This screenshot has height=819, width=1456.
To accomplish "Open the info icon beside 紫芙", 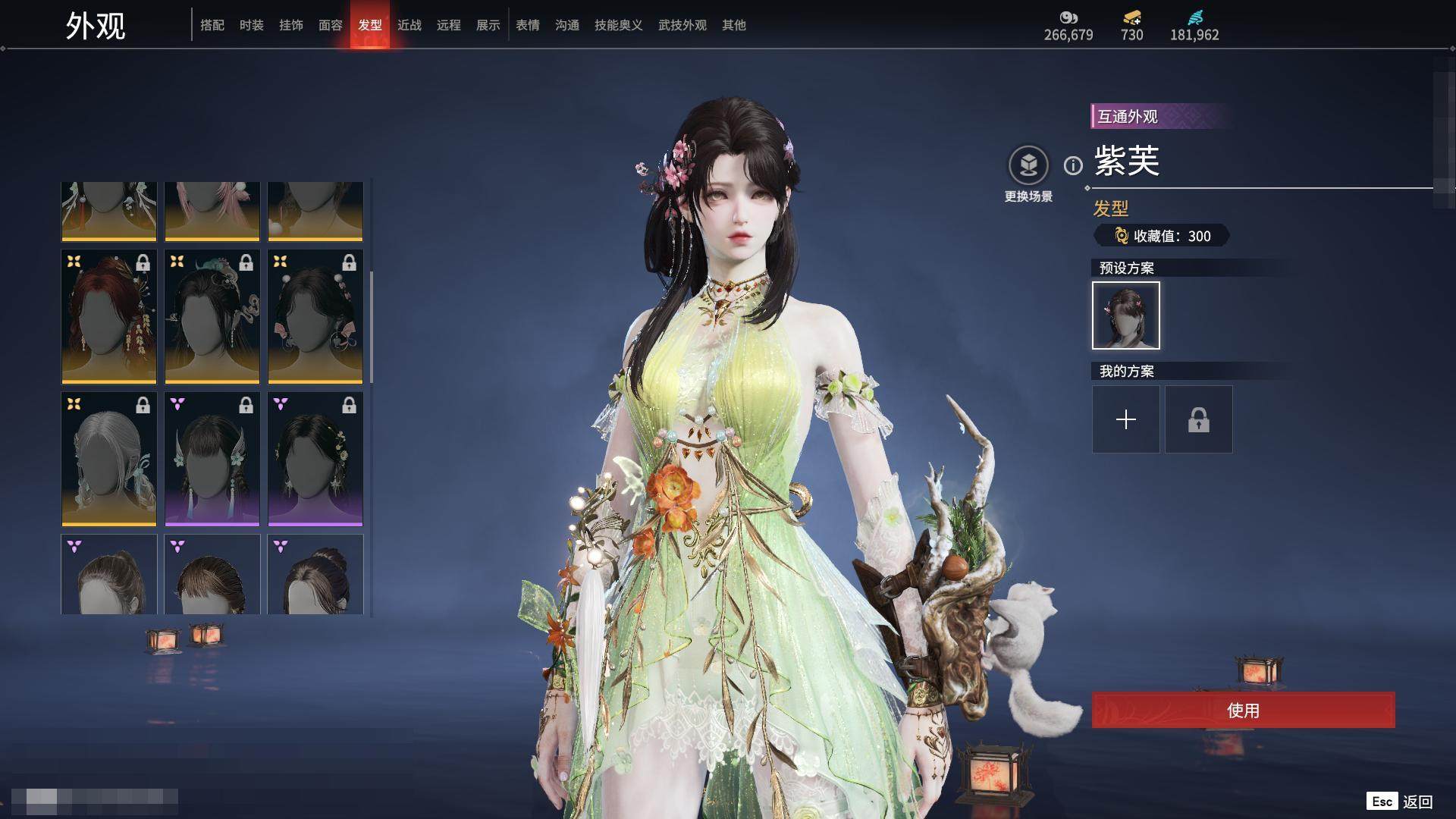I will pyautogui.click(x=1073, y=165).
